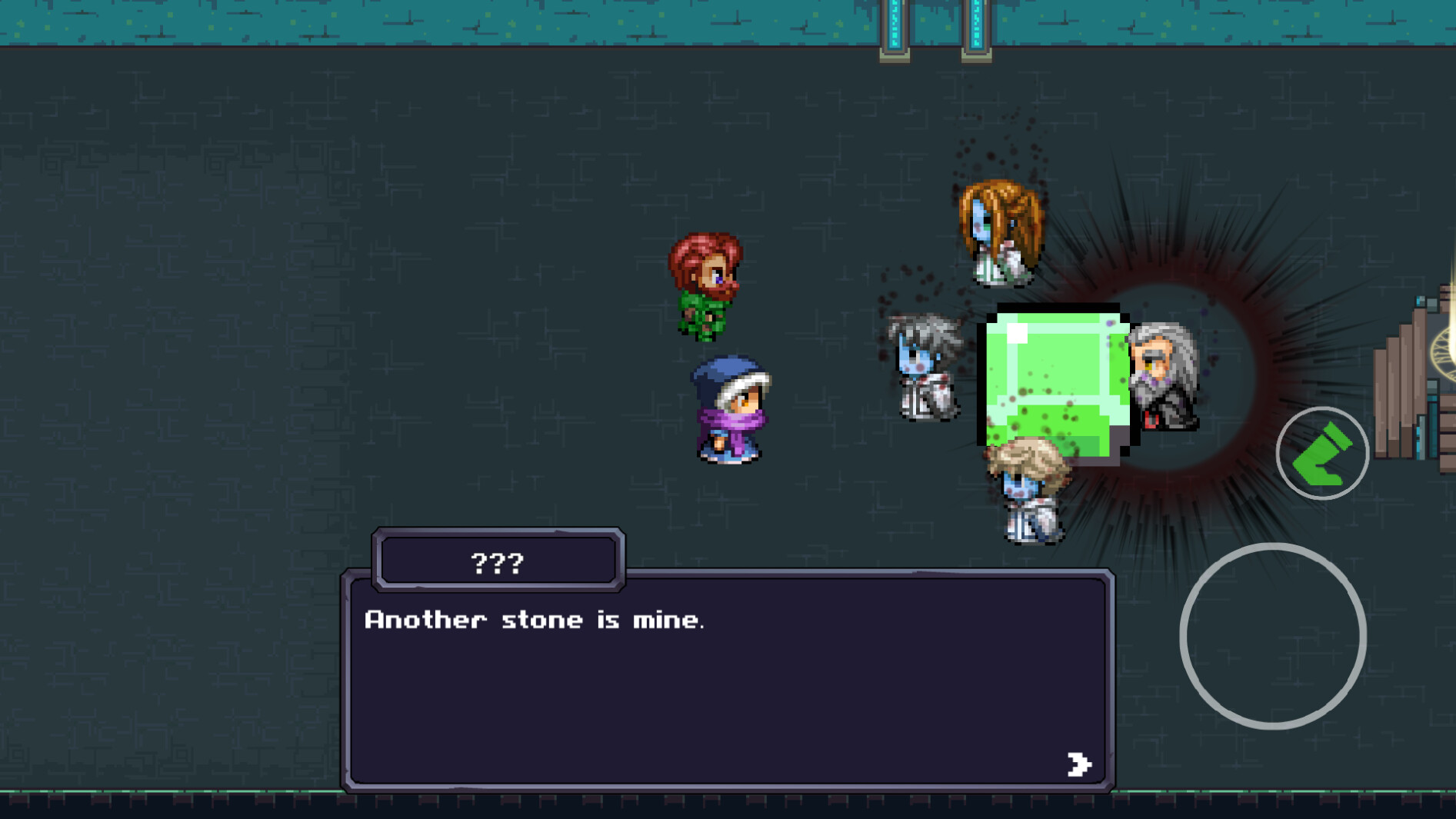The width and height of the screenshot is (1456, 819).
Task: Tap the blonde kneeling character below the stone
Action: coord(1031,492)
